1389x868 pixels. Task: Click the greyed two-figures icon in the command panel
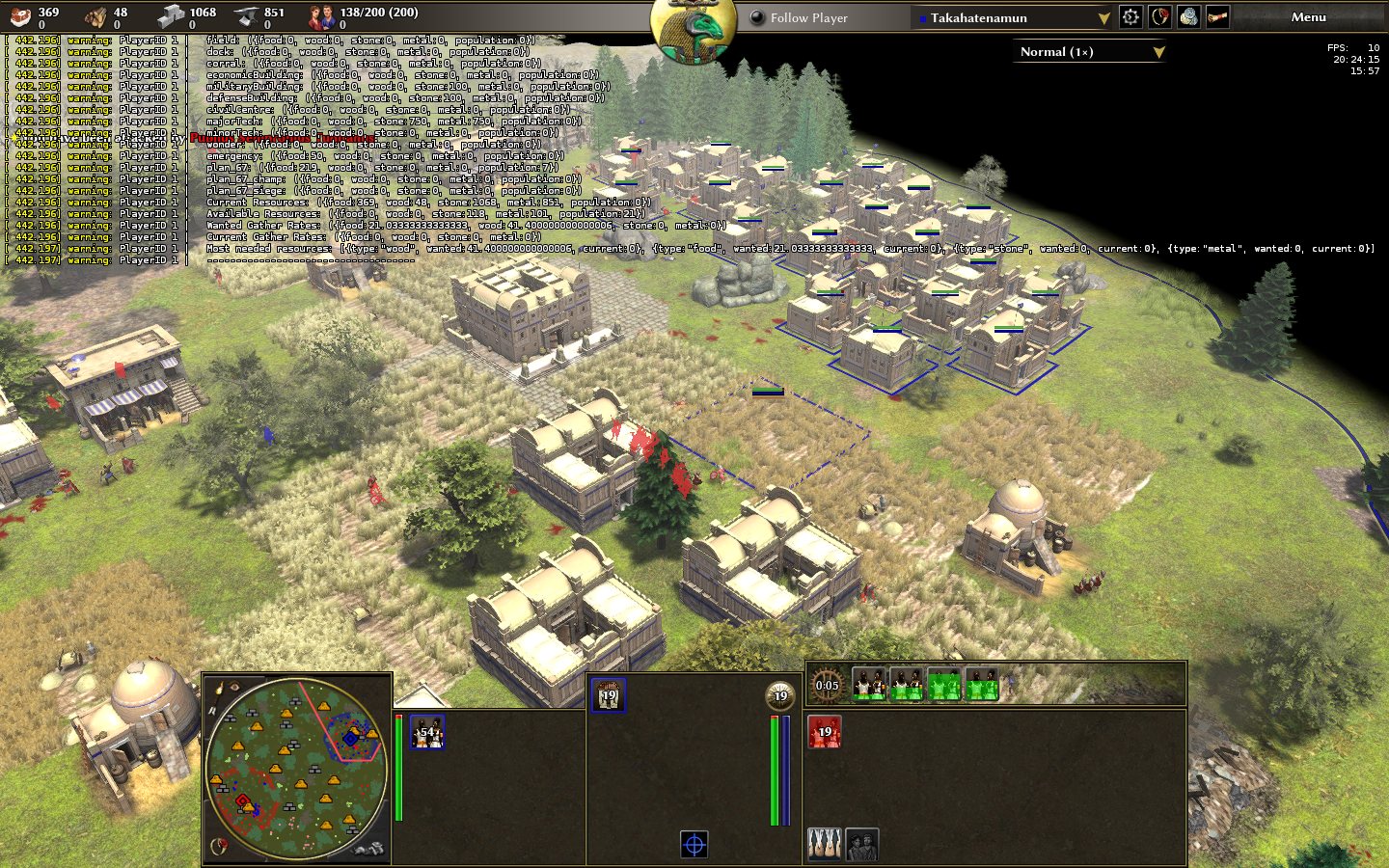(861, 845)
